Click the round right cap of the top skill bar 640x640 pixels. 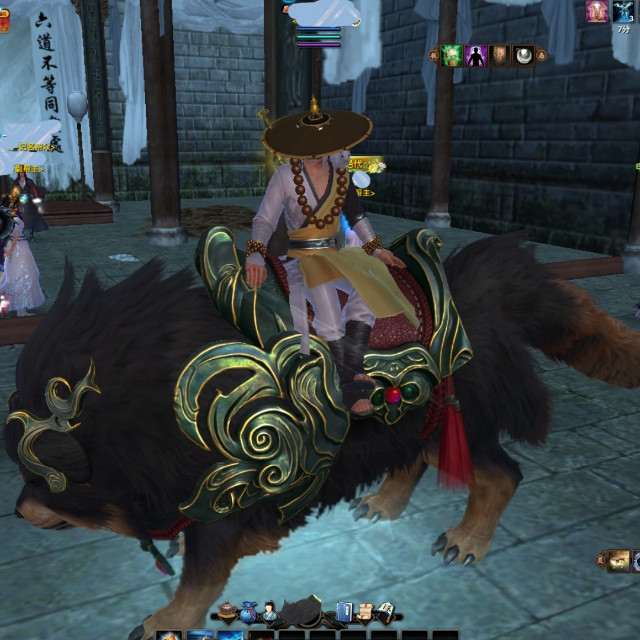[541, 55]
